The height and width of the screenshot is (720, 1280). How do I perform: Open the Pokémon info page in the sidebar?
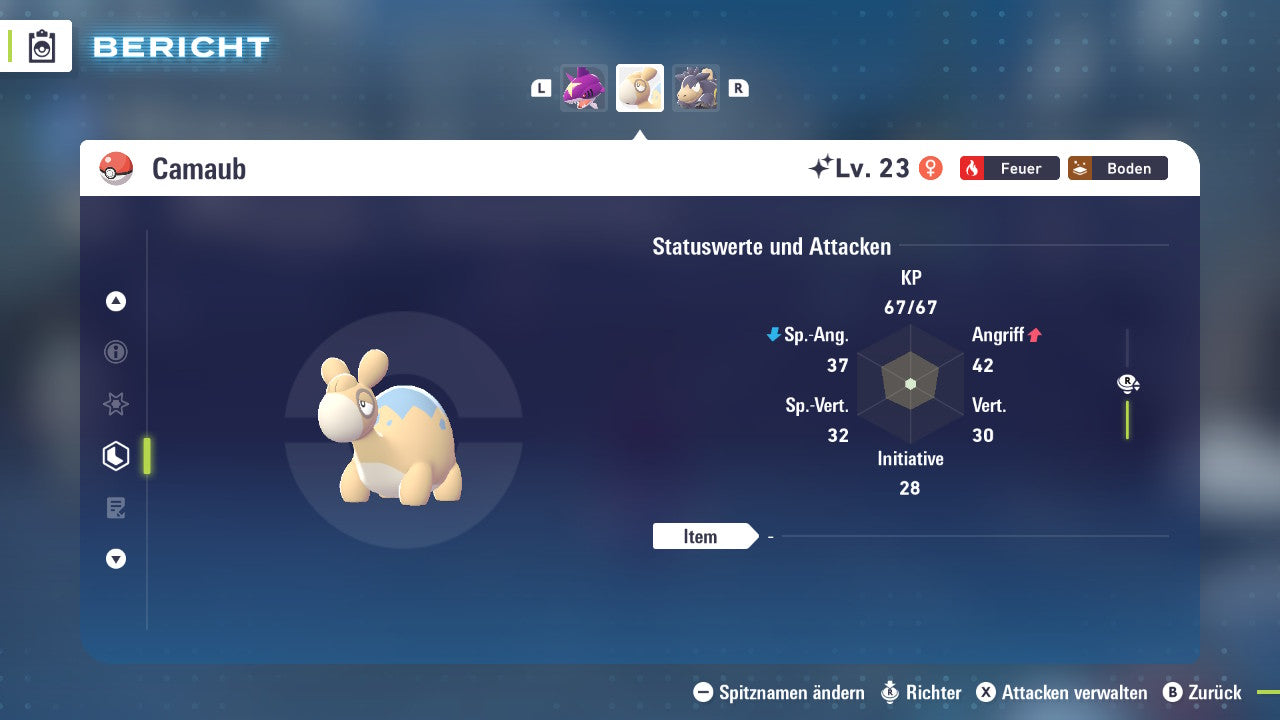[115, 352]
